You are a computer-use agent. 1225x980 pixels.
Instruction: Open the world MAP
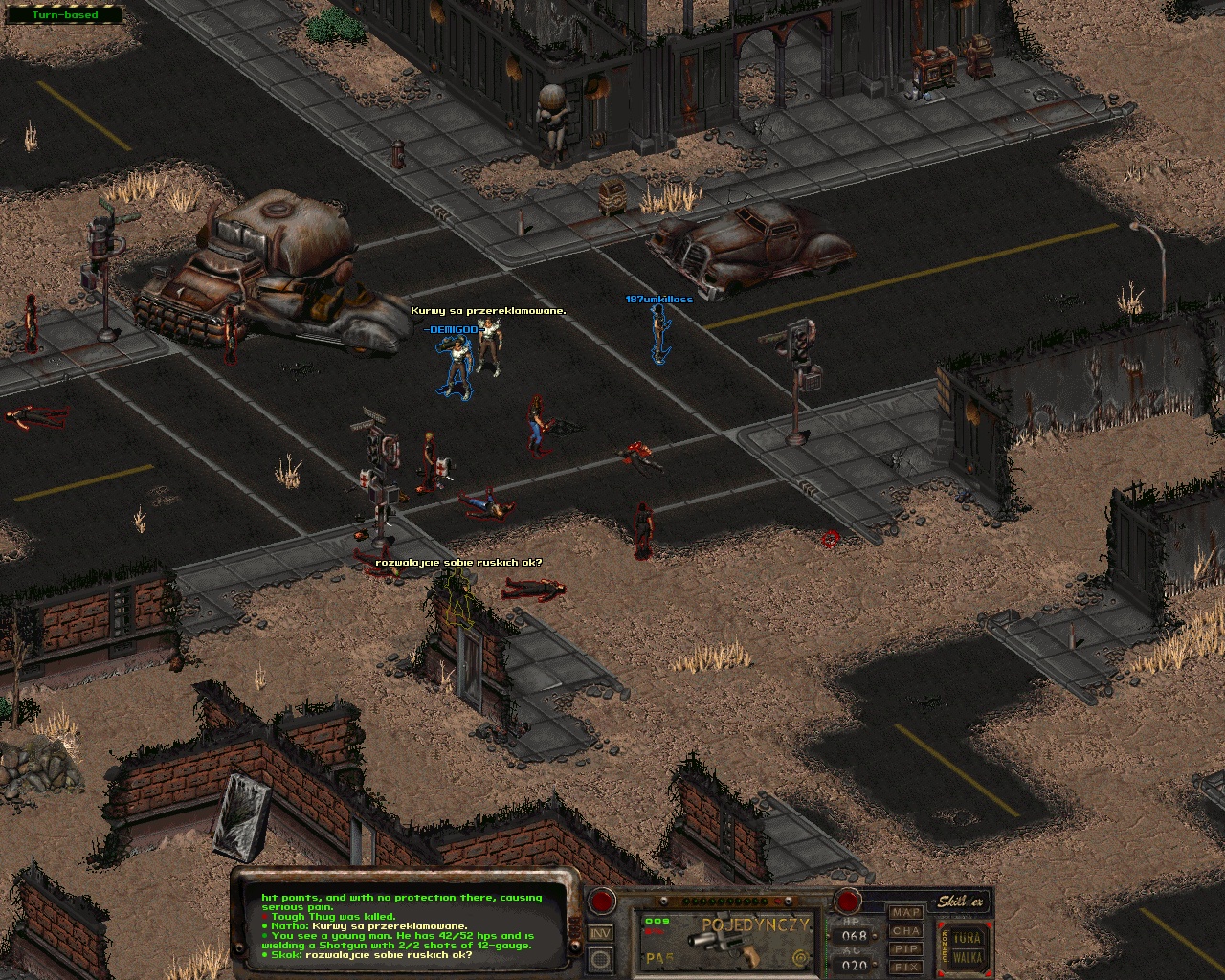click(905, 913)
